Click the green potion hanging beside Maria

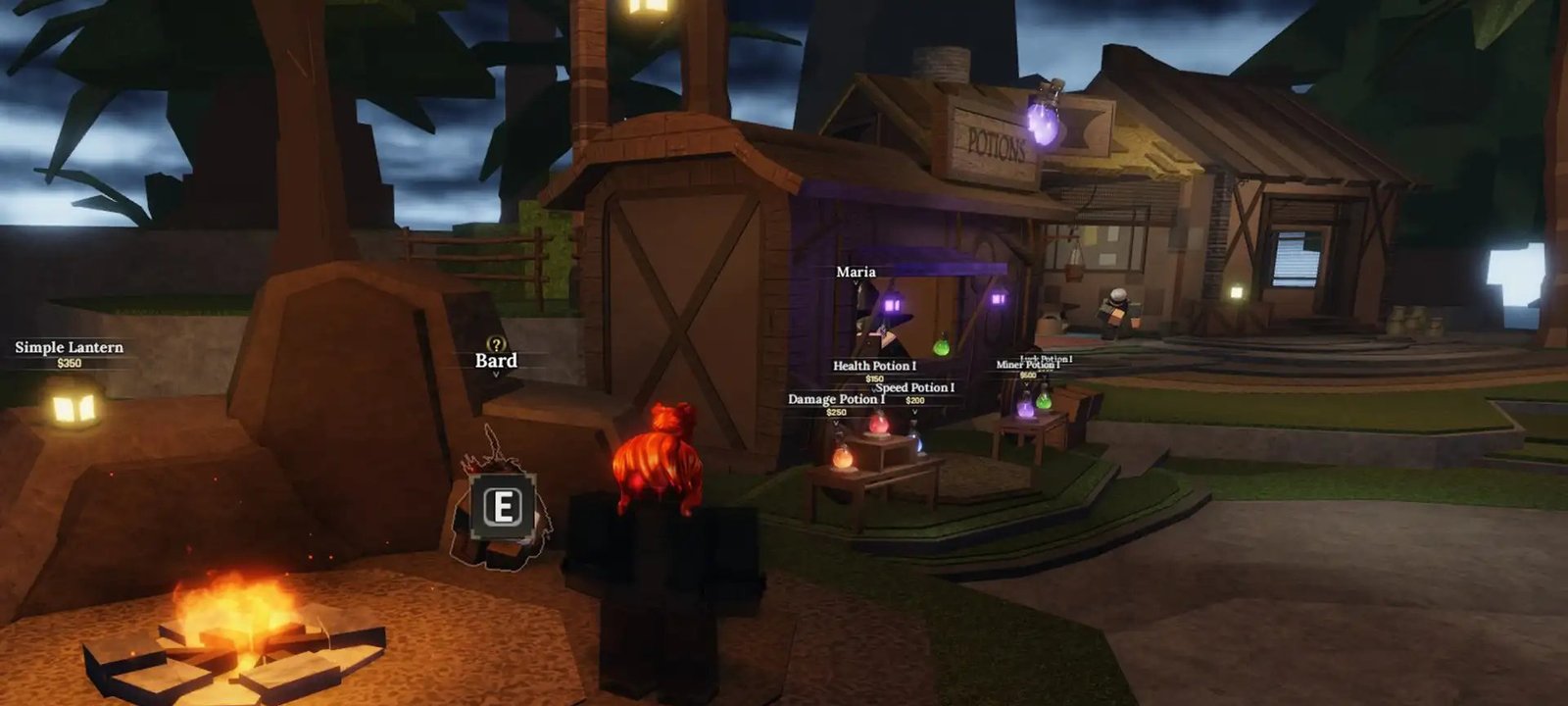tap(941, 345)
